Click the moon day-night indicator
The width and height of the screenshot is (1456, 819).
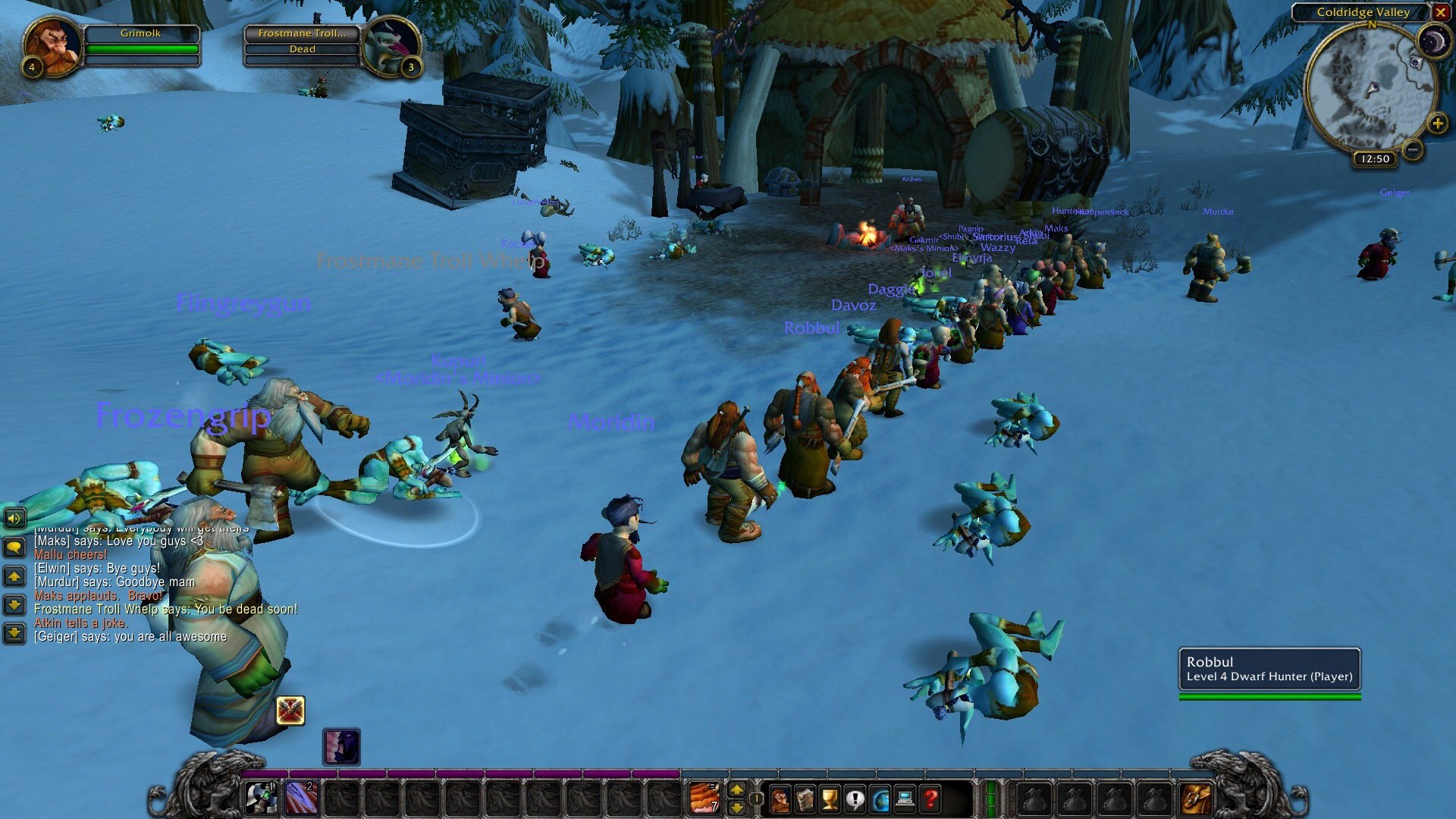click(x=1433, y=40)
